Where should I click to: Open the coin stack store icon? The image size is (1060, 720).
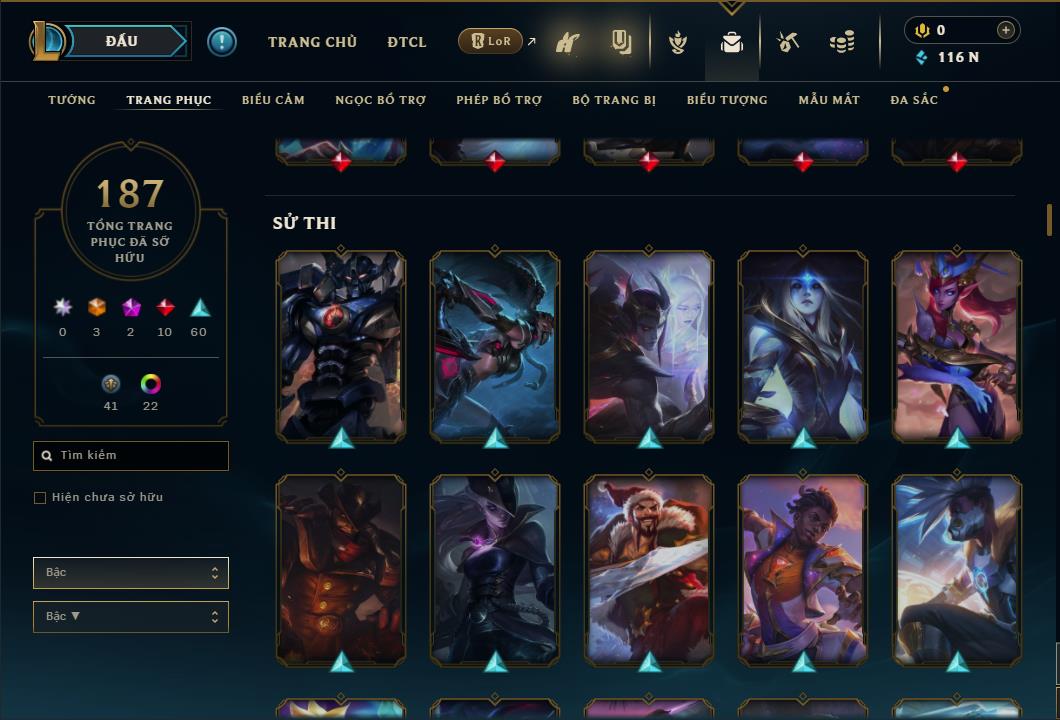842,42
